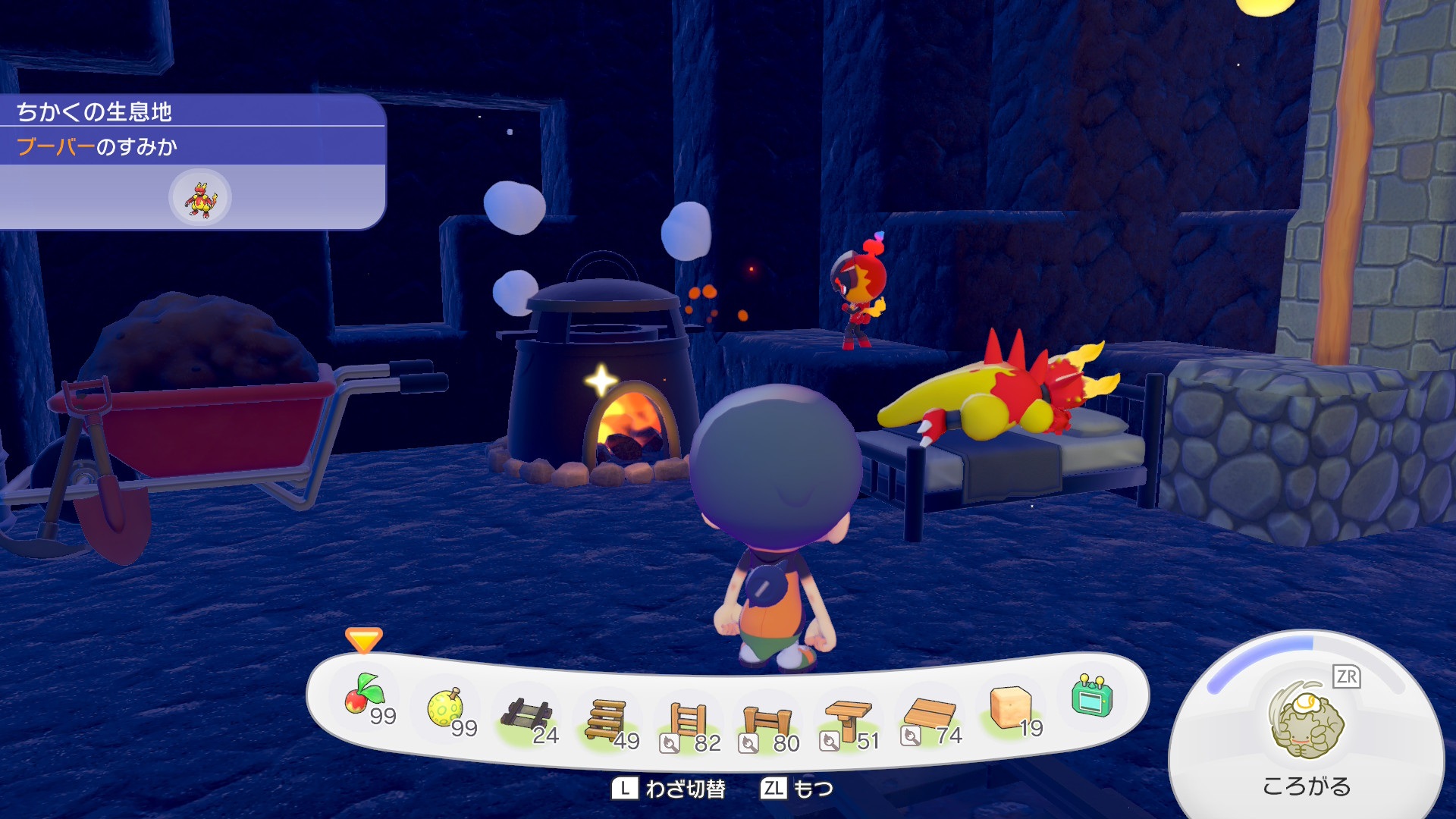This screenshot has height=819, width=1456.
Task: Select the wooden ladder slot
Action: [x=689, y=722]
